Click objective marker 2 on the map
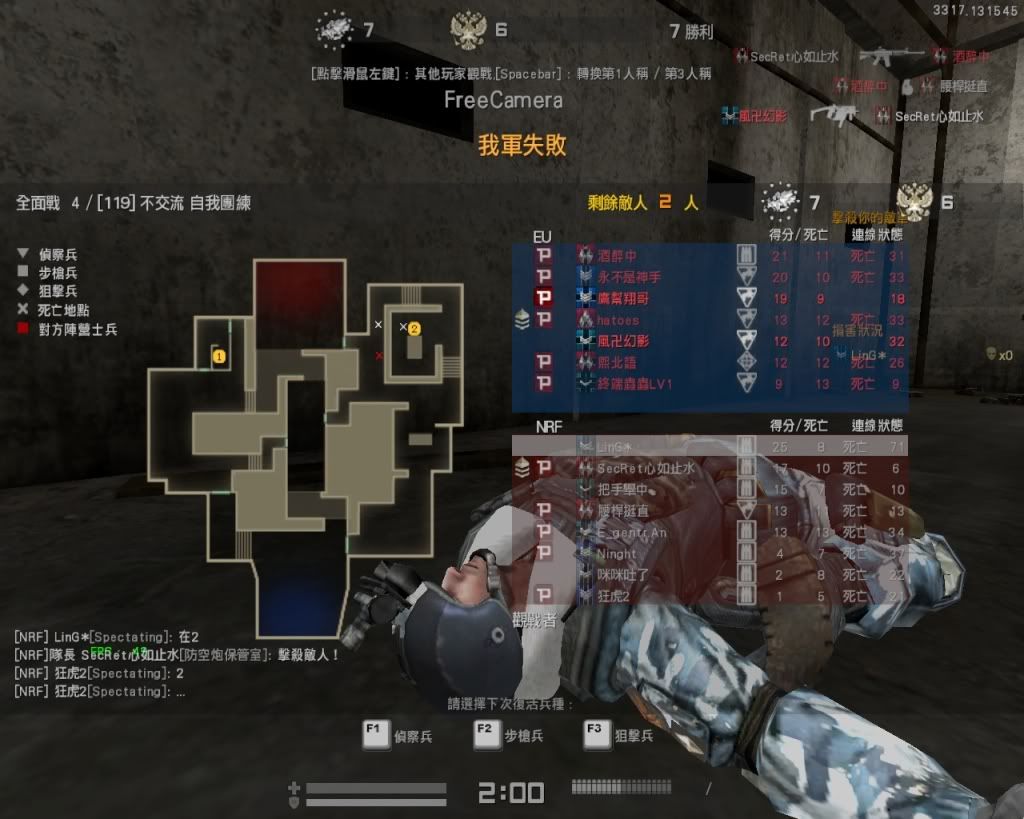 tap(414, 327)
